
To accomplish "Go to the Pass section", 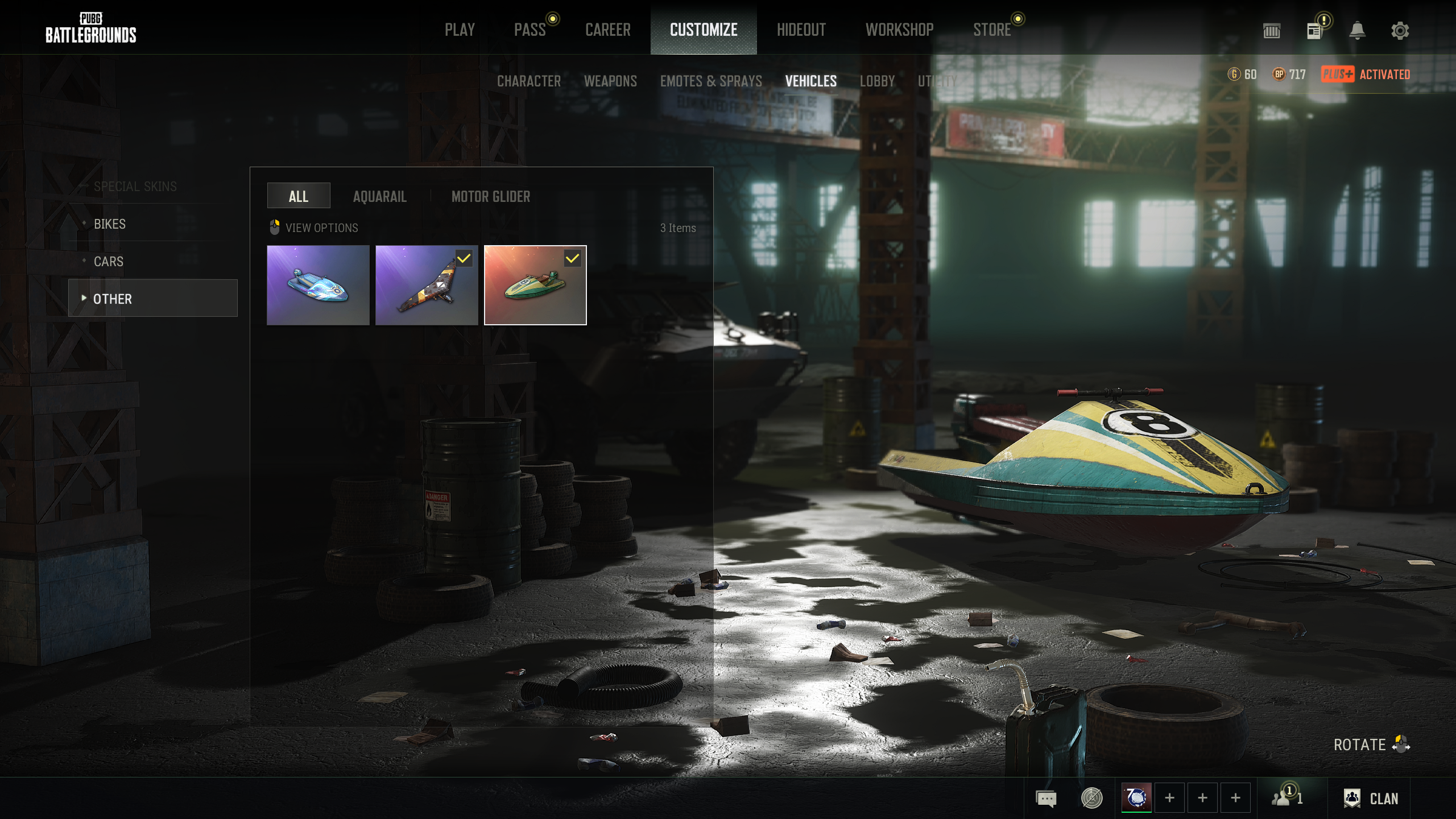I will (530, 30).
